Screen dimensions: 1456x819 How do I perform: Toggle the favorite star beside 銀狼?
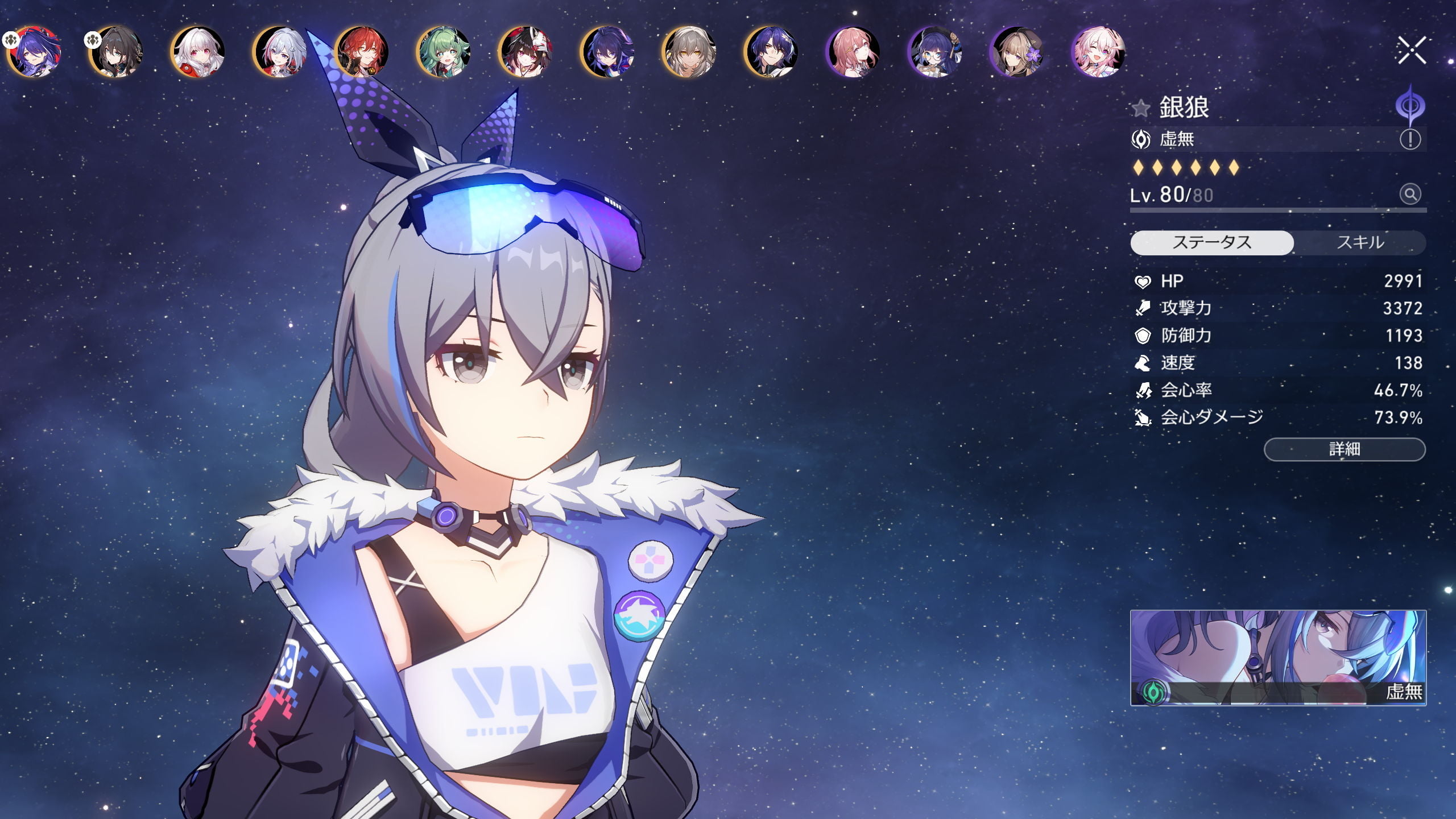coord(1141,108)
